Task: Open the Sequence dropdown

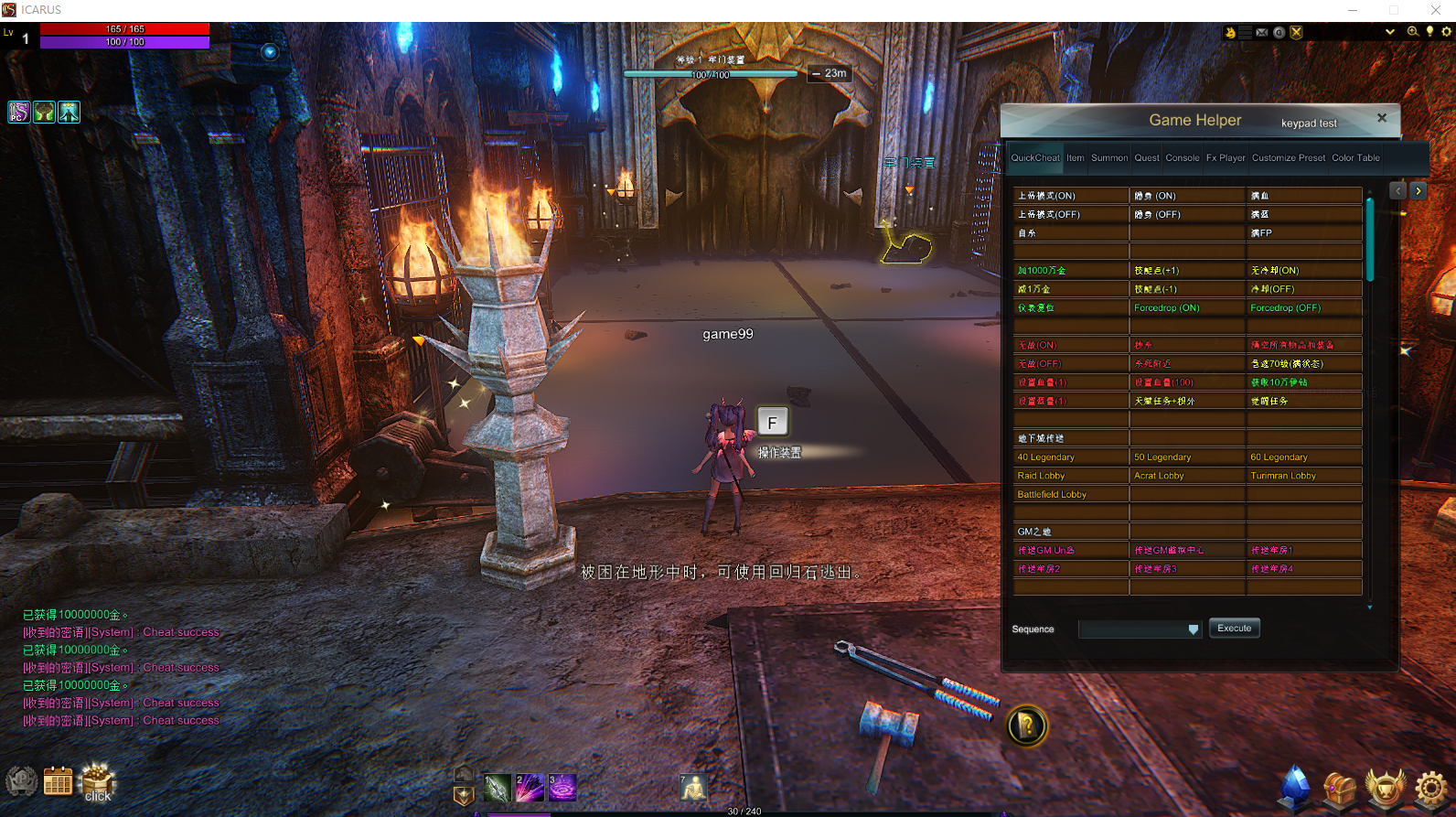Action: click(x=1193, y=629)
